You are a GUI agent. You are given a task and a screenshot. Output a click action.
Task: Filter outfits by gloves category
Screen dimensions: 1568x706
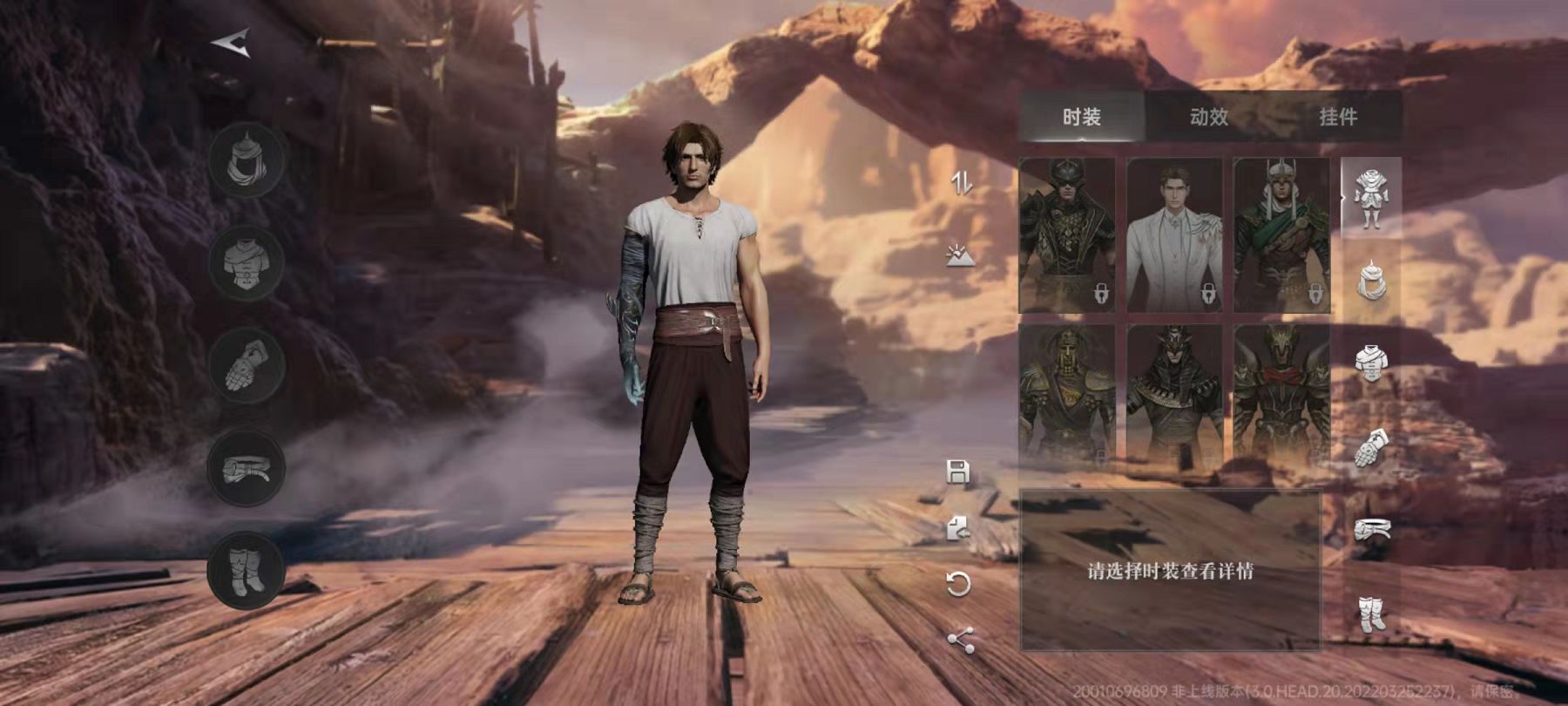(x=1370, y=448)
